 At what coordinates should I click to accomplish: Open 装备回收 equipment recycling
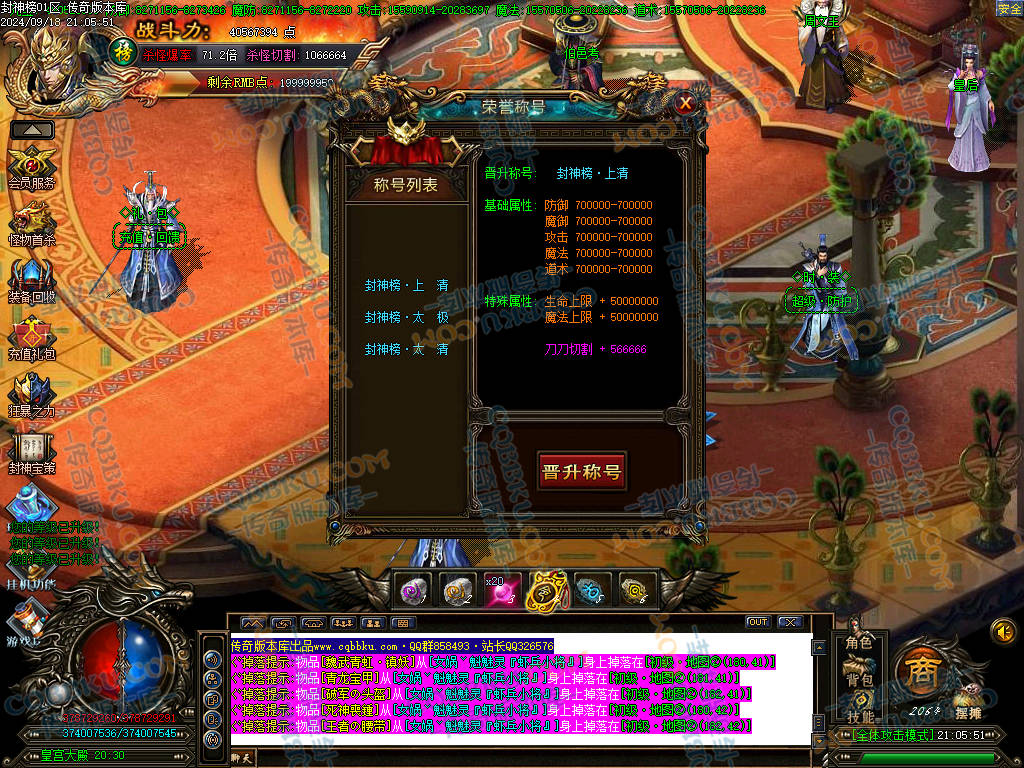tap(32, 277)
